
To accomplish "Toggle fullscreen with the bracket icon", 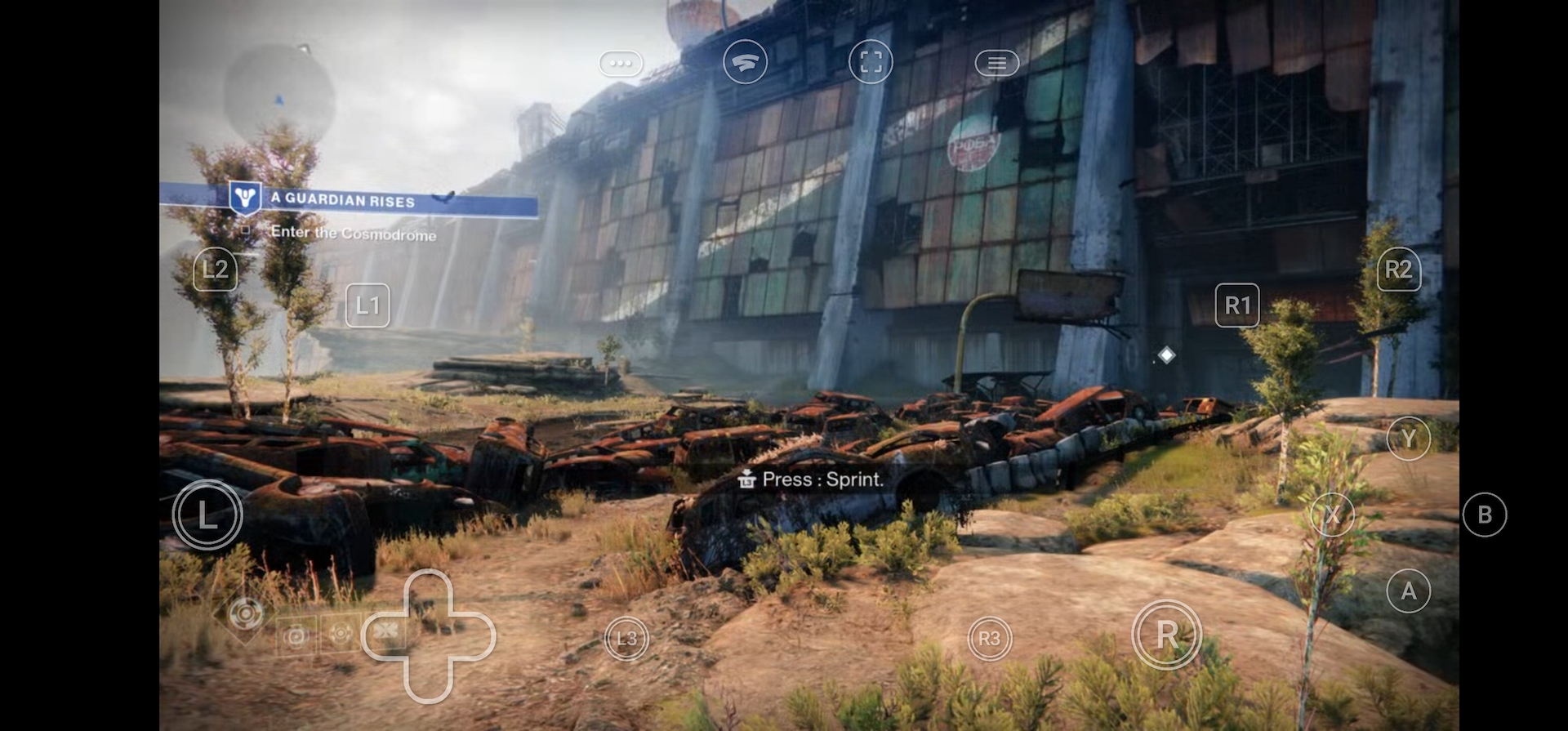I will click(871, 62).
